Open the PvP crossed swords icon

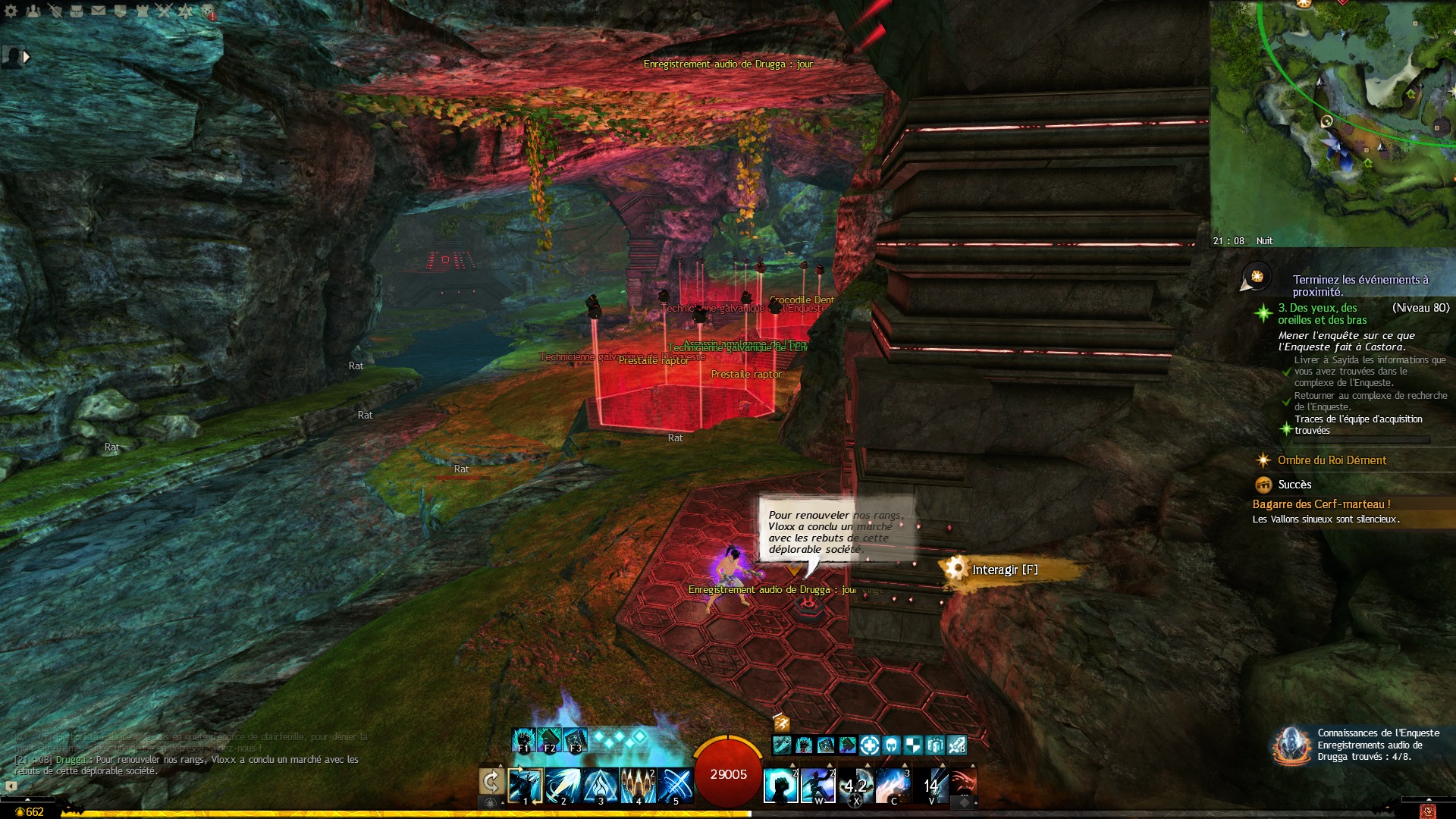tap(164, 11)
